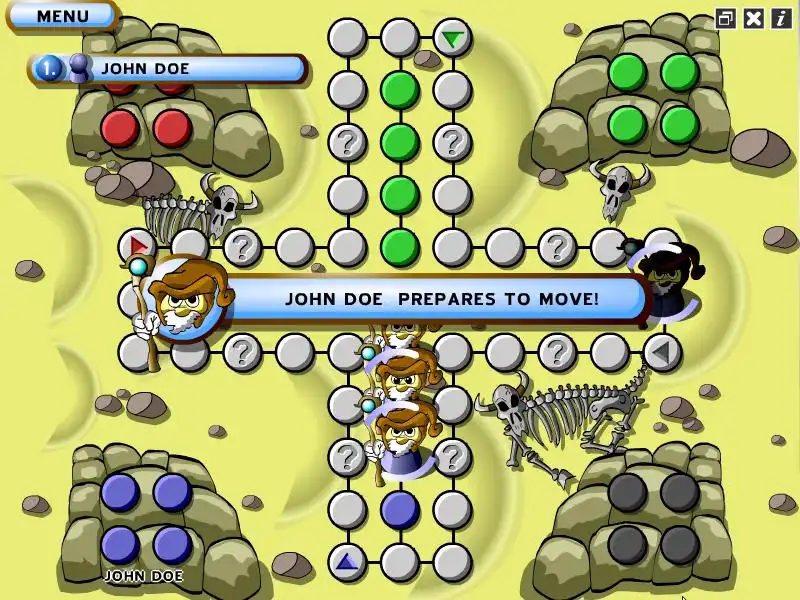Select the John Doe player banner
Viewport: 800px width, 600px height.
pos(168,68)
